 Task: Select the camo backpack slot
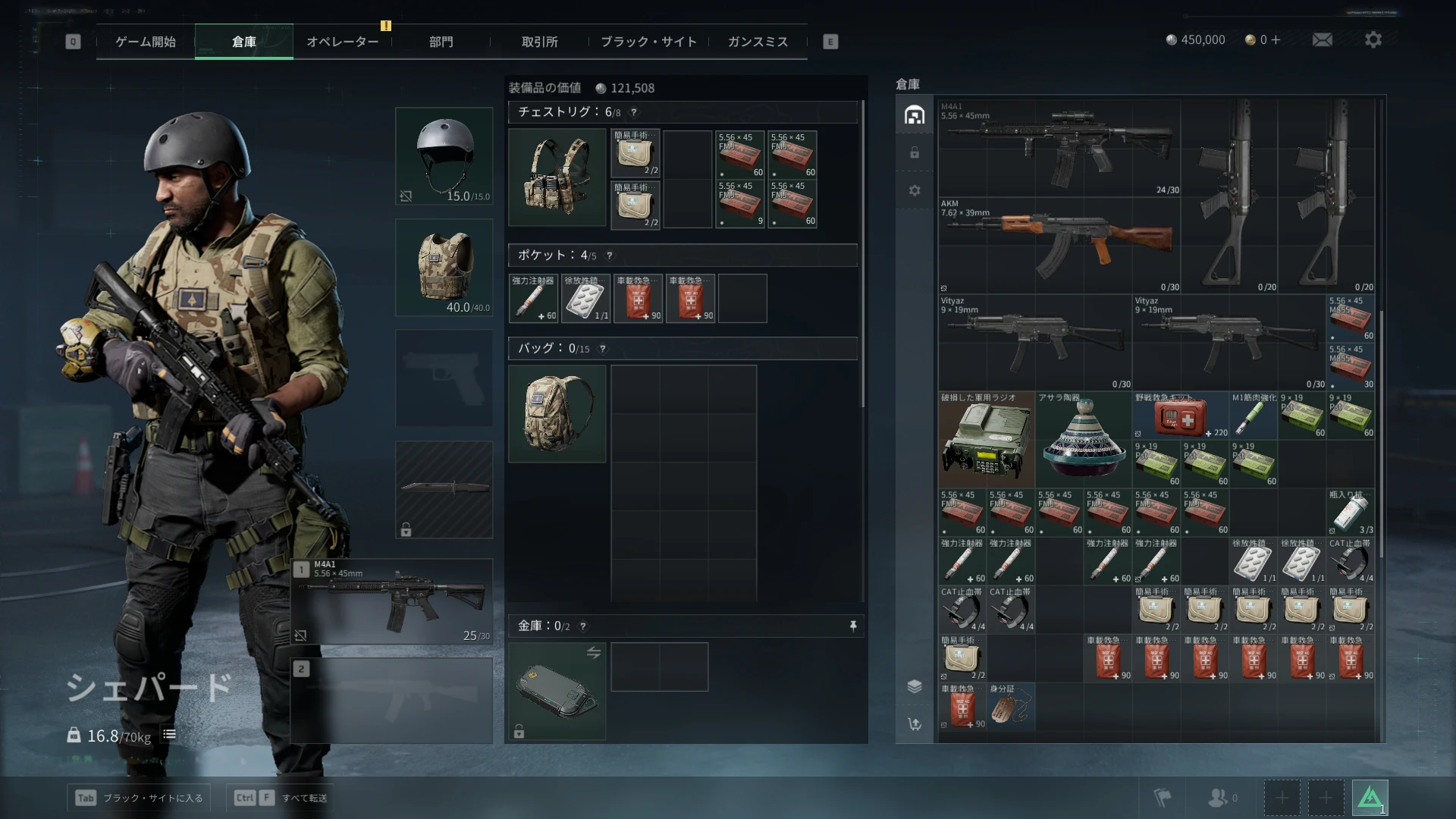[x=557, y=414]
